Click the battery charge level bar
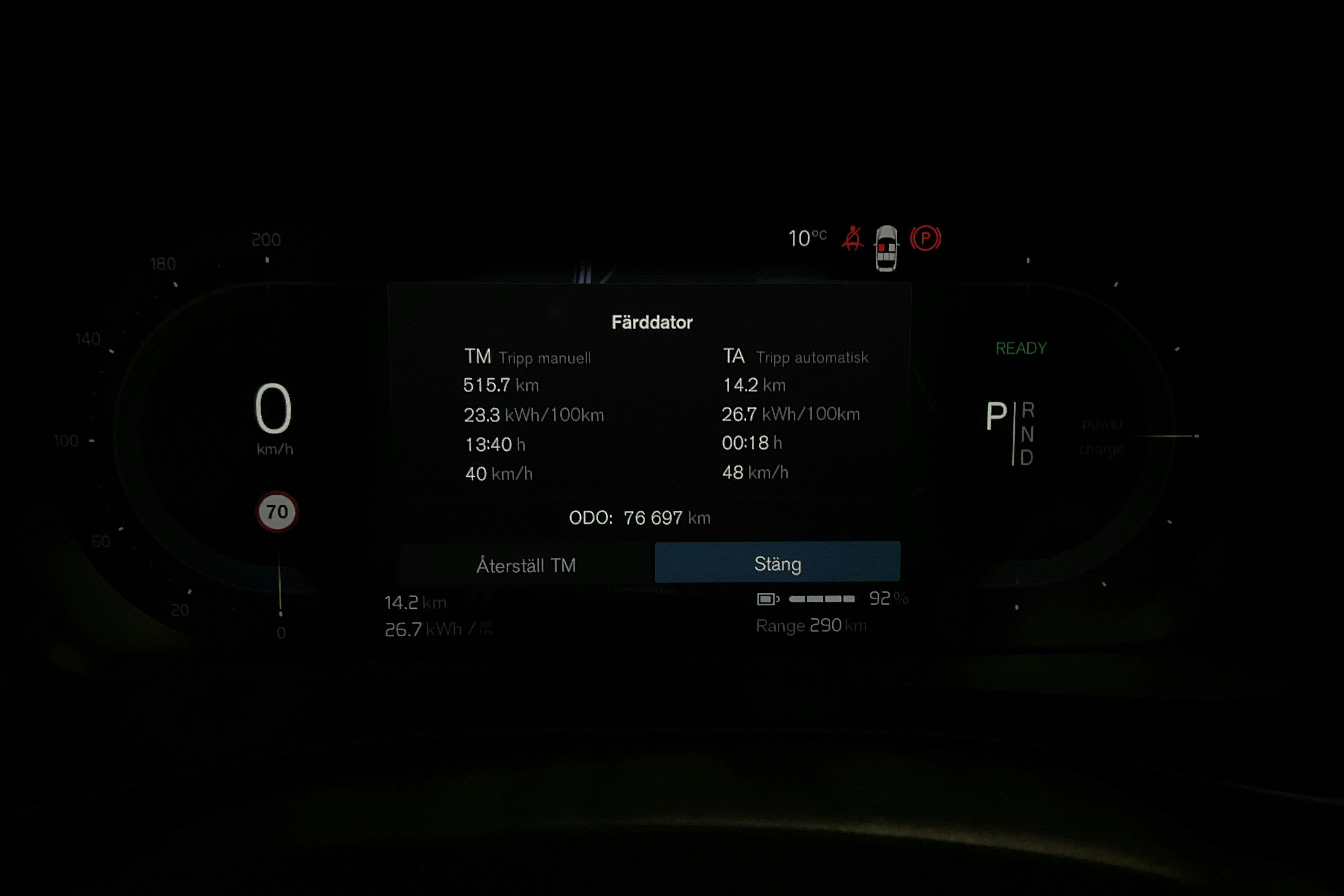The width and height of the screenshot is (1344, 896). pos(823,599)
